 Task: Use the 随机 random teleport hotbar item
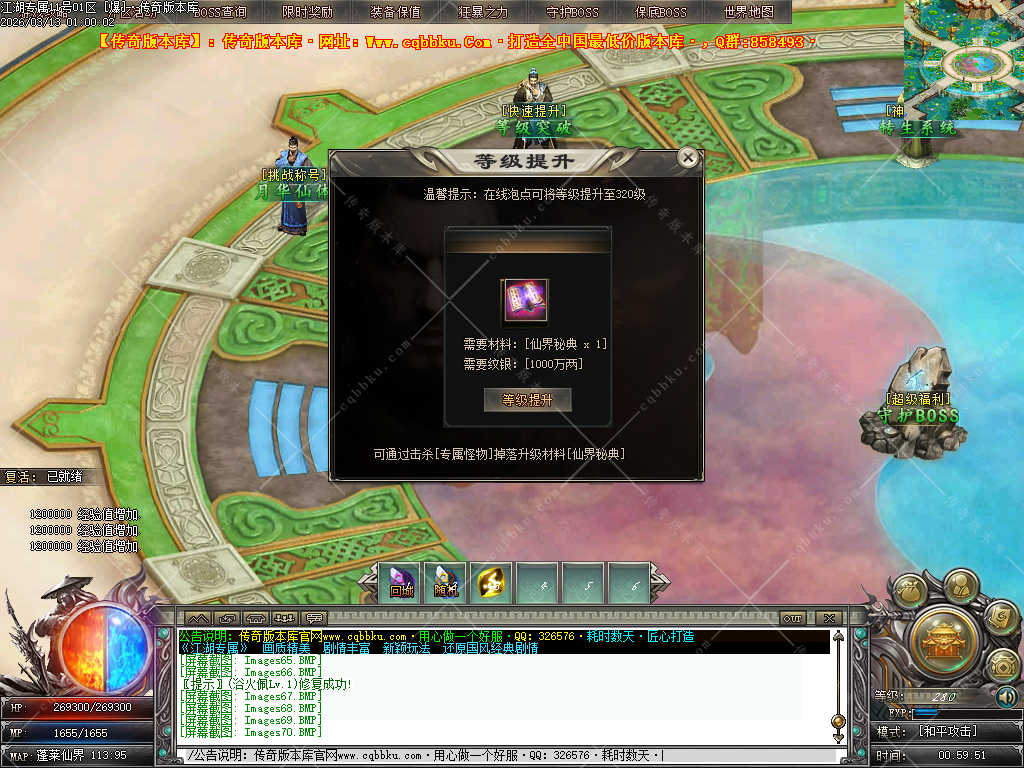tap(446, 583)
